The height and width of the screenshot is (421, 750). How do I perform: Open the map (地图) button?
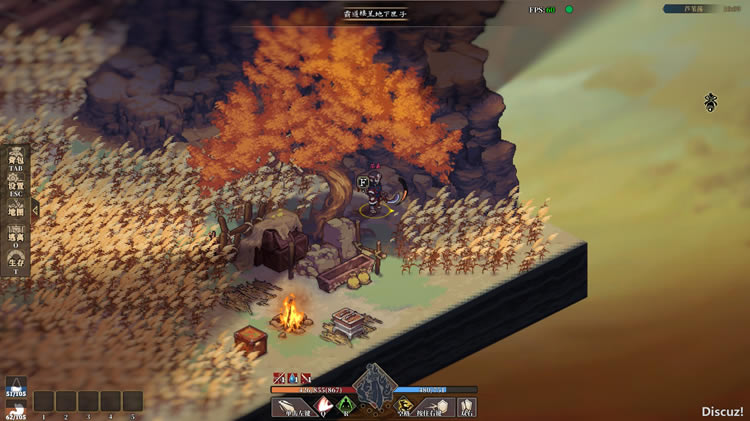[16, 212]
